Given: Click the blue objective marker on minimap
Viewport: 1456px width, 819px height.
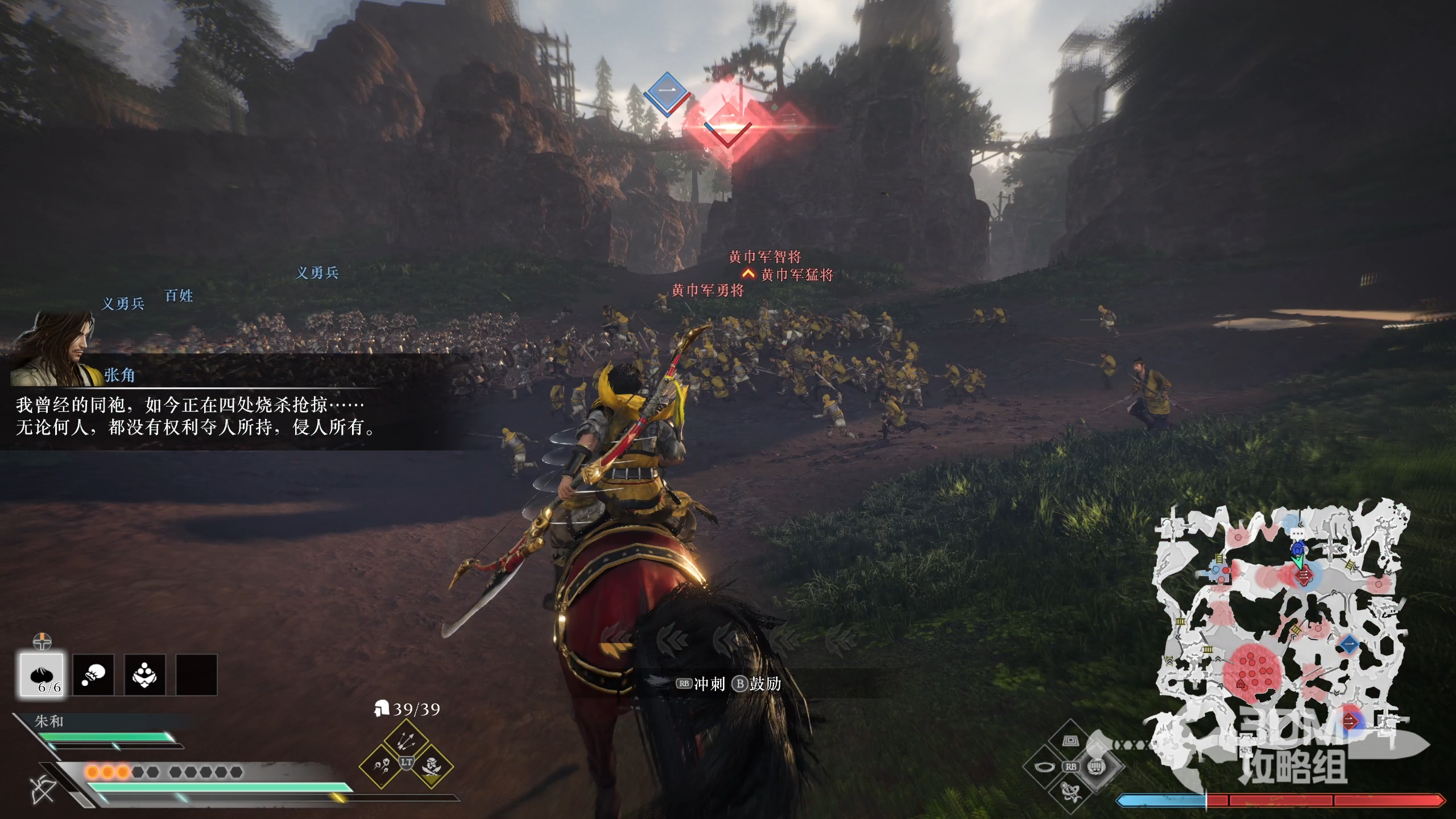Looking at the screenshot, I should coord(1349,644).
